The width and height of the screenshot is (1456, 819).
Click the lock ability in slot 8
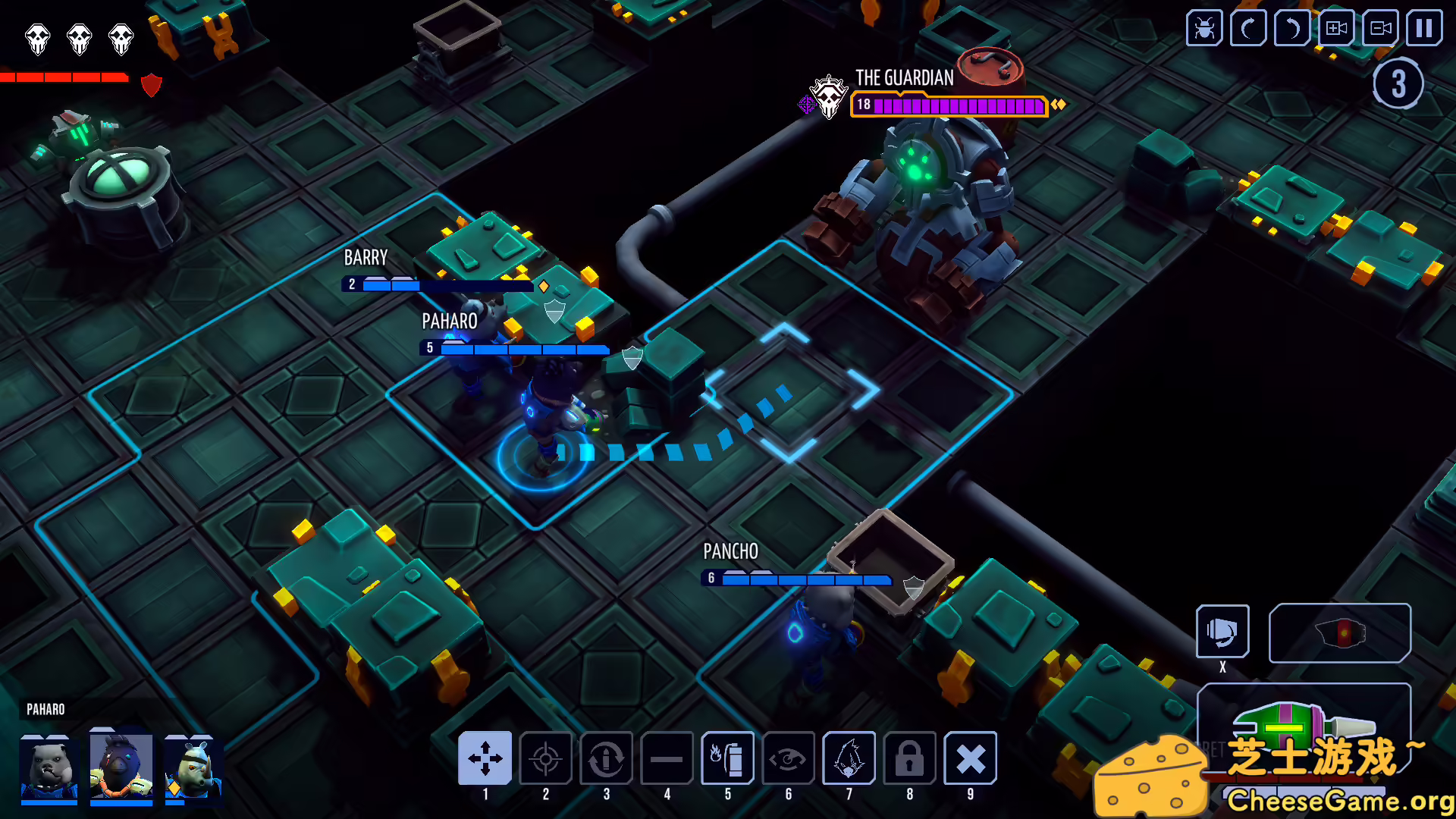pyautogui.click(x=910, y=758)
